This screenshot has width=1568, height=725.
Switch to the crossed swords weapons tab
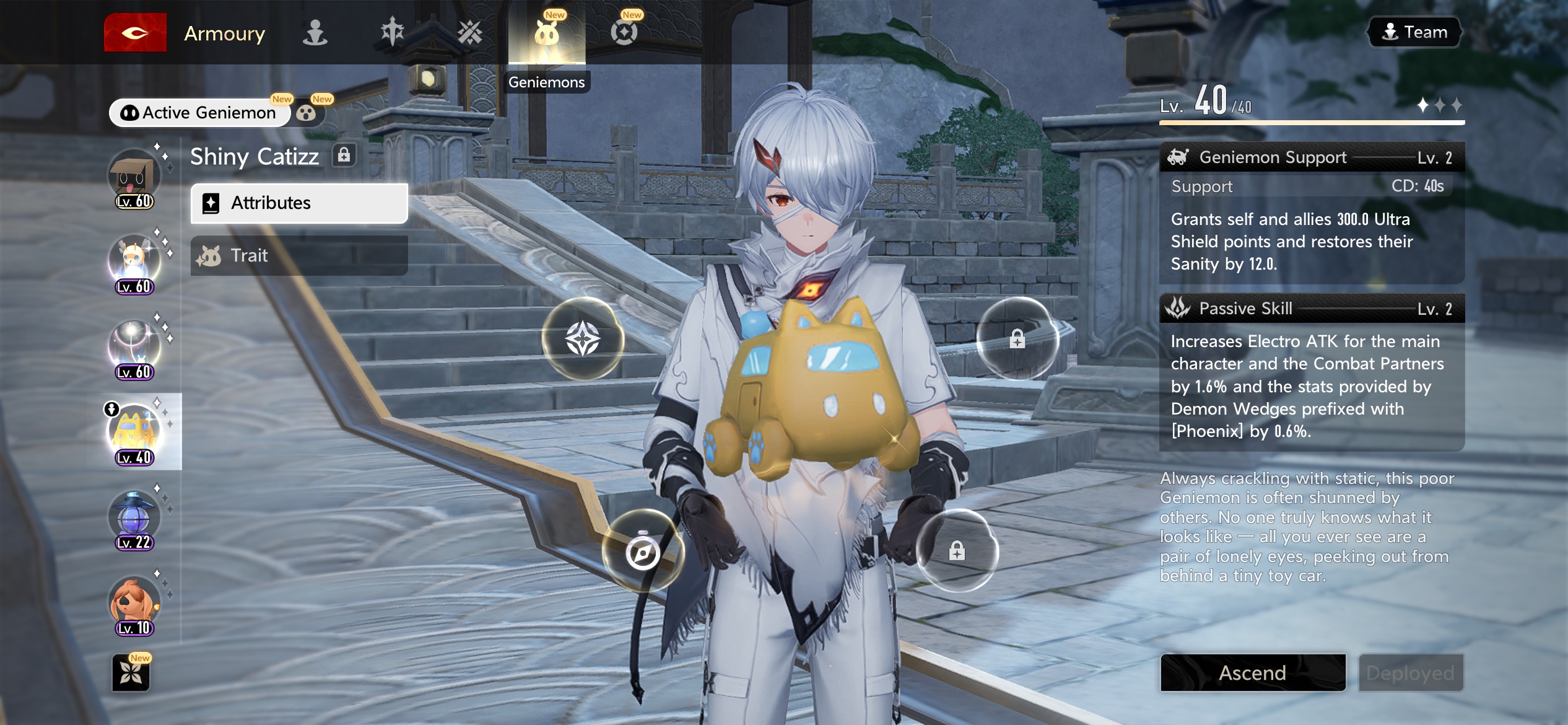[x=469, y=33]
